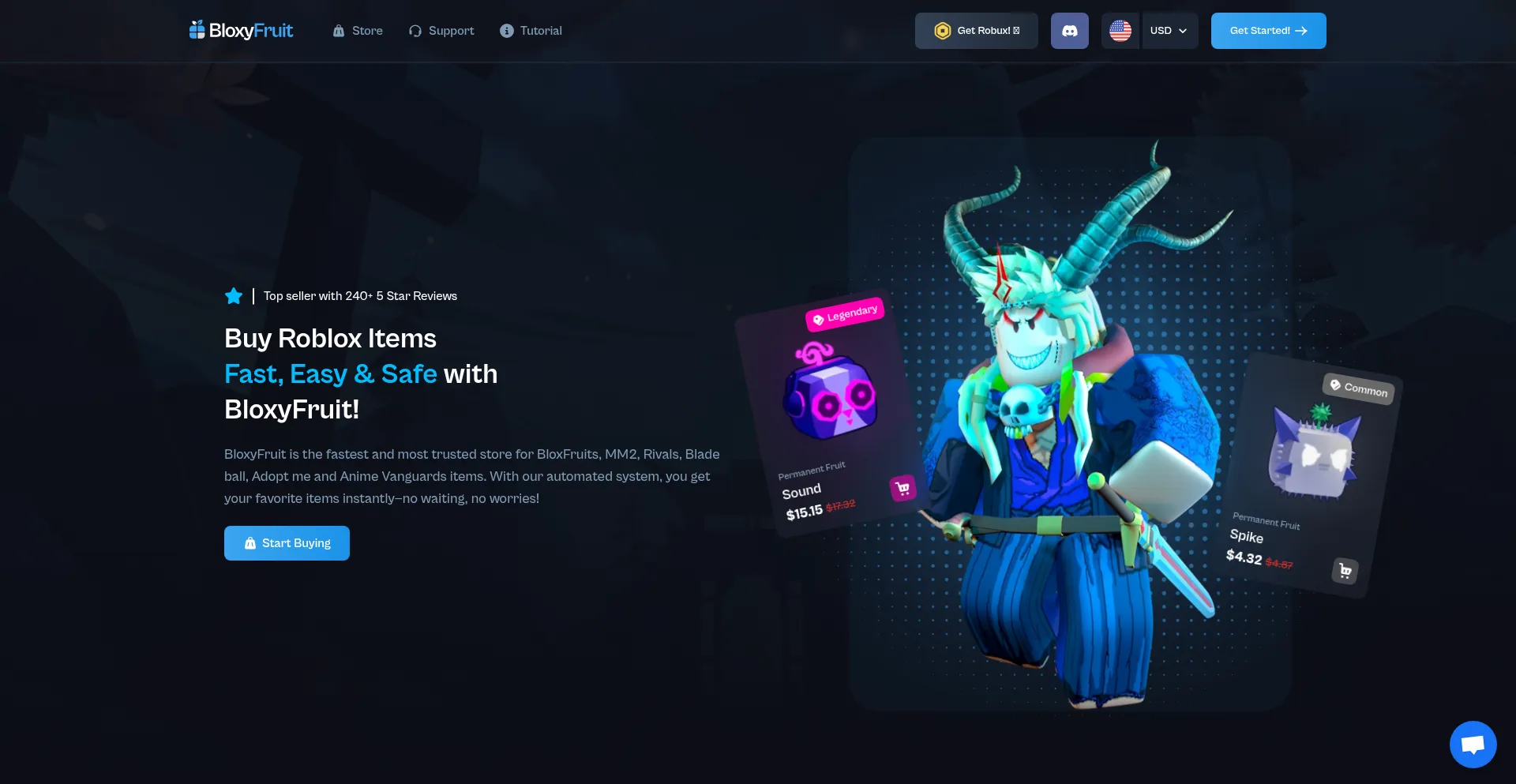Open the BloxyFruit logo home link
This screenshot has height=784, width=1516.
[x=241, y=31]
